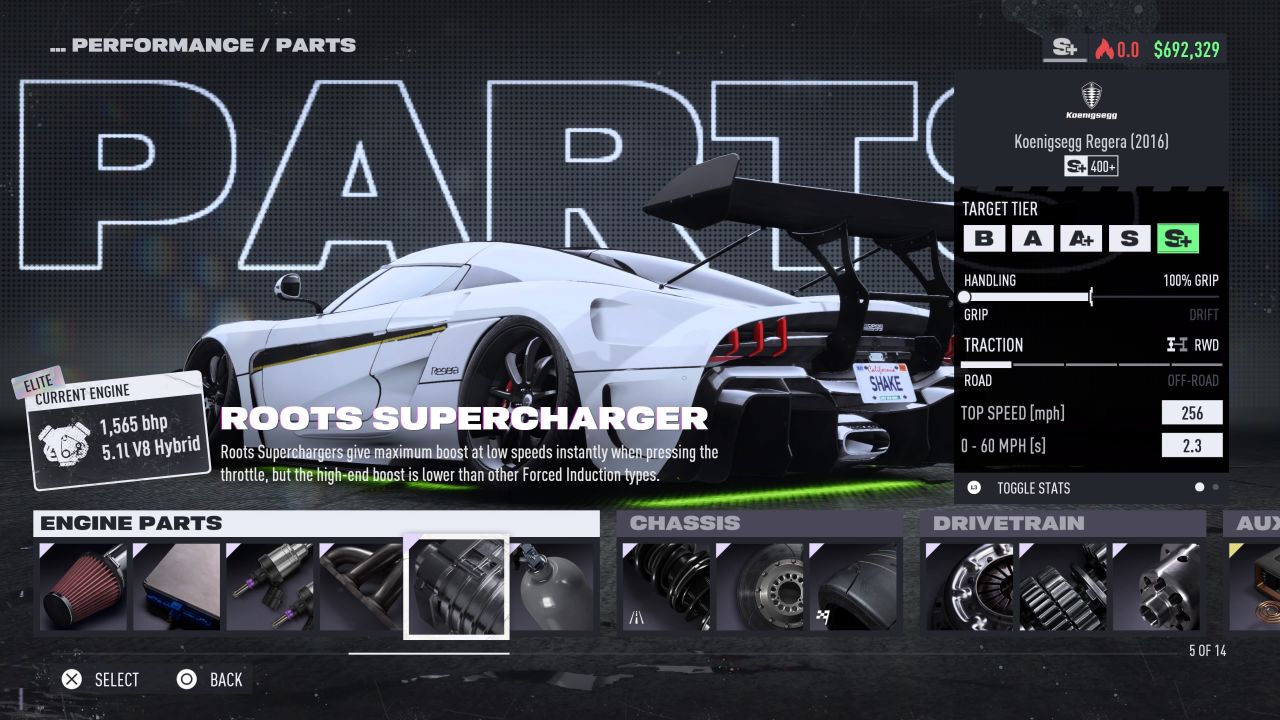Open the coilover suspension part under Chassis
Screen dimensions: 1280x720
(665, 586)
